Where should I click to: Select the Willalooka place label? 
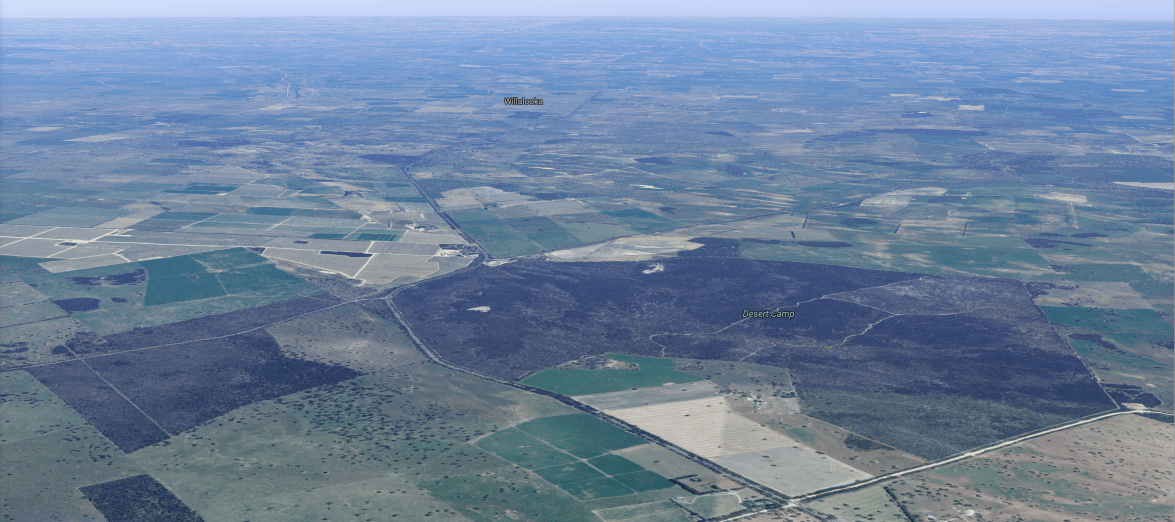tap(523, 101)
